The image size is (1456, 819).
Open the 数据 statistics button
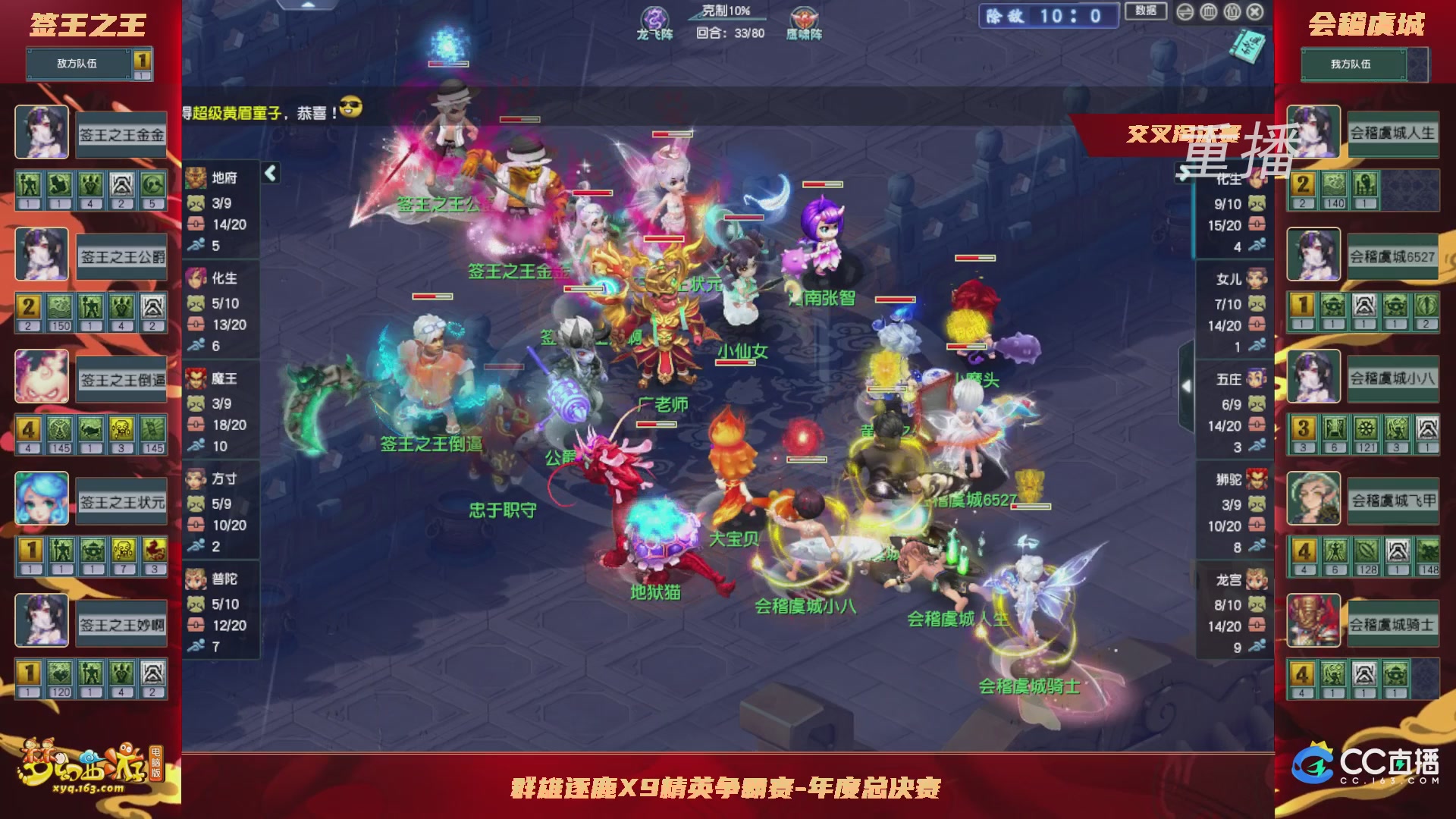coord(1147,12)
